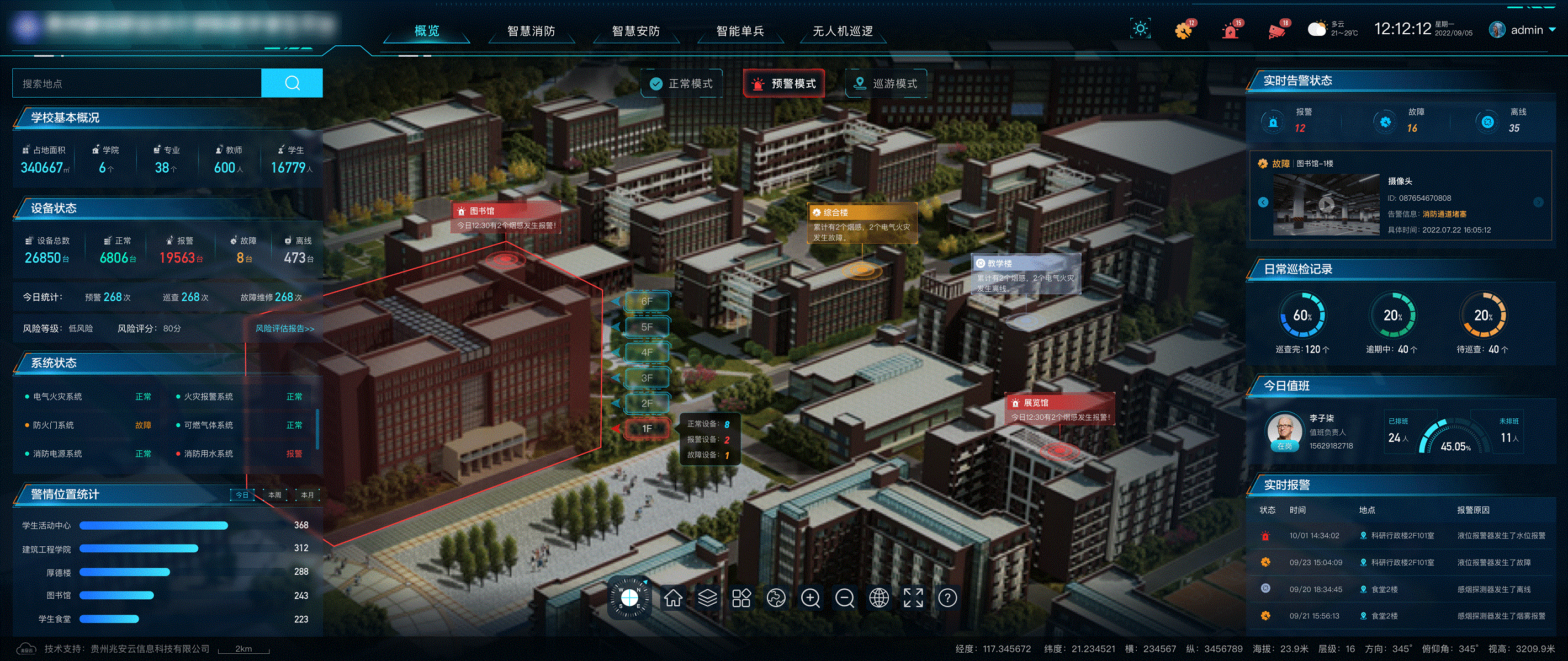Play the camera fault video thumbnail
The height and width of the screenshot is (661, 1568).
tap(1326, 205)
